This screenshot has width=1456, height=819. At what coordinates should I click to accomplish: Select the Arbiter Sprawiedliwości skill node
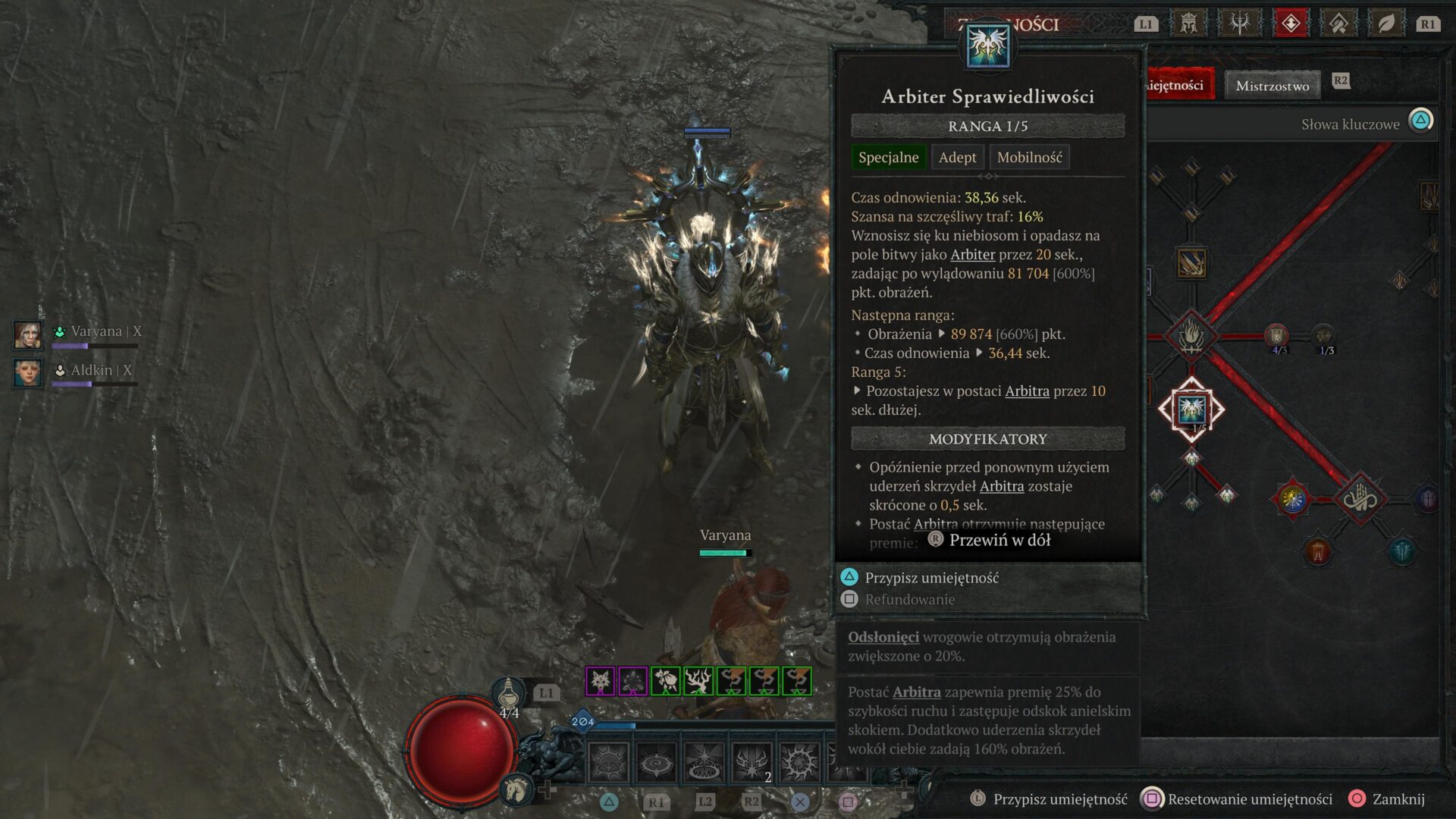click(1191, 409)
